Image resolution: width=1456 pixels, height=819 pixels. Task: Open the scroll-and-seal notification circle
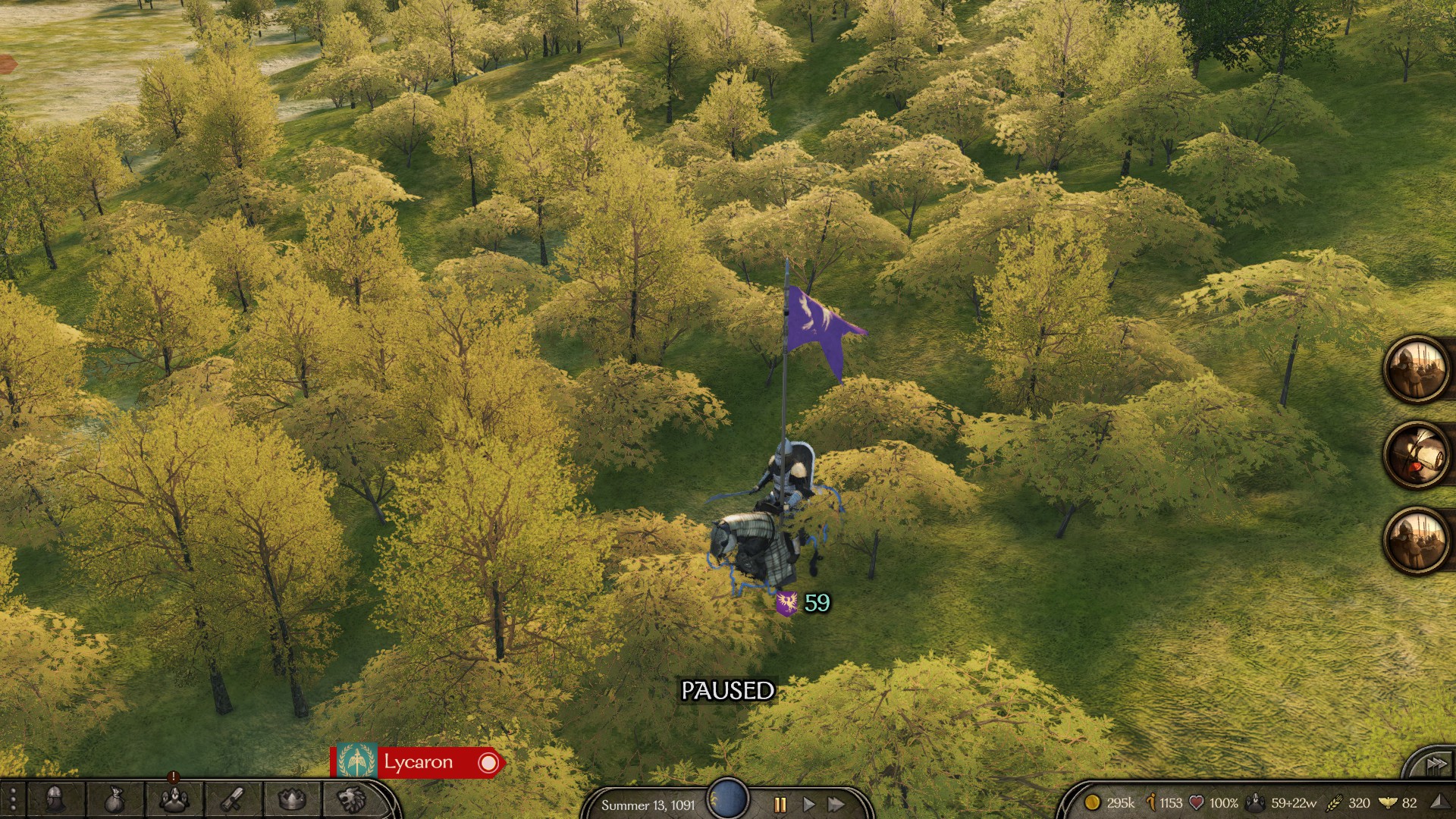[1417, 455]
